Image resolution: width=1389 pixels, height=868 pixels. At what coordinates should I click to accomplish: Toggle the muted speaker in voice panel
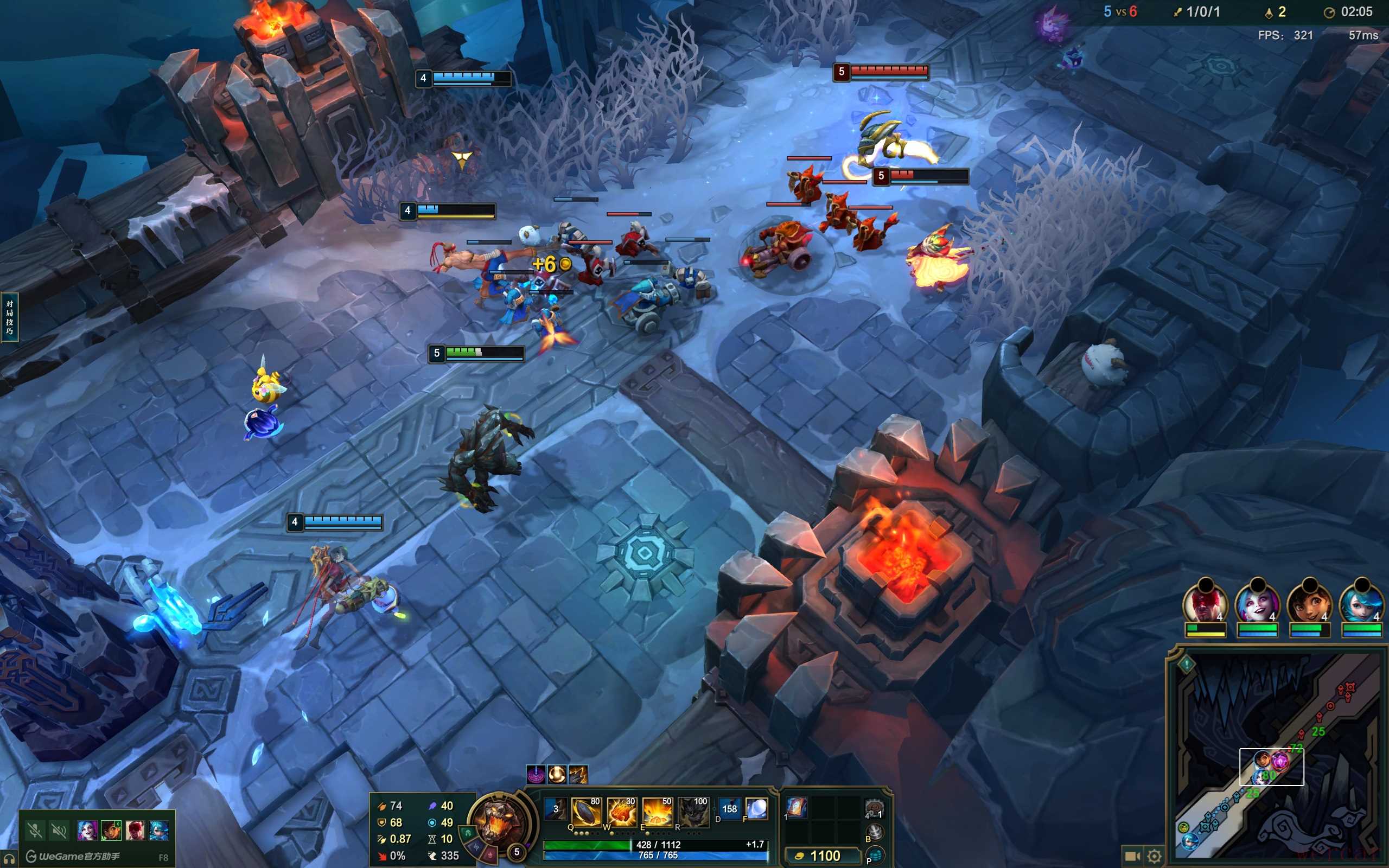point(59,830)
